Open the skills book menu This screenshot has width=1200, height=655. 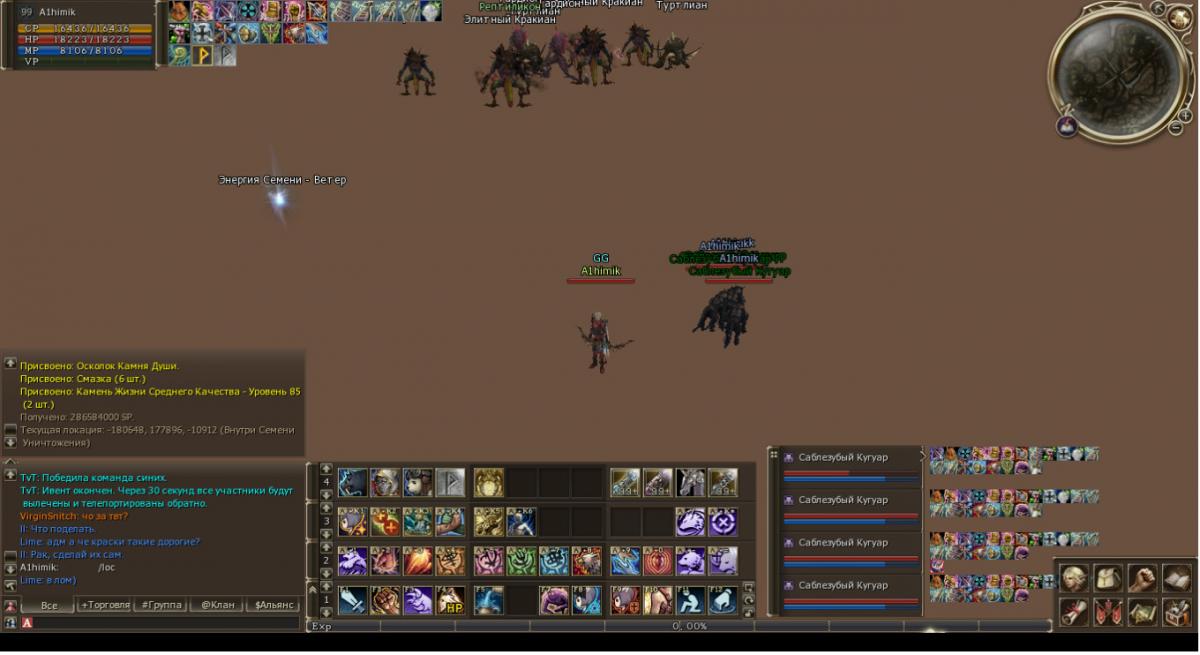coord(1176,578)
